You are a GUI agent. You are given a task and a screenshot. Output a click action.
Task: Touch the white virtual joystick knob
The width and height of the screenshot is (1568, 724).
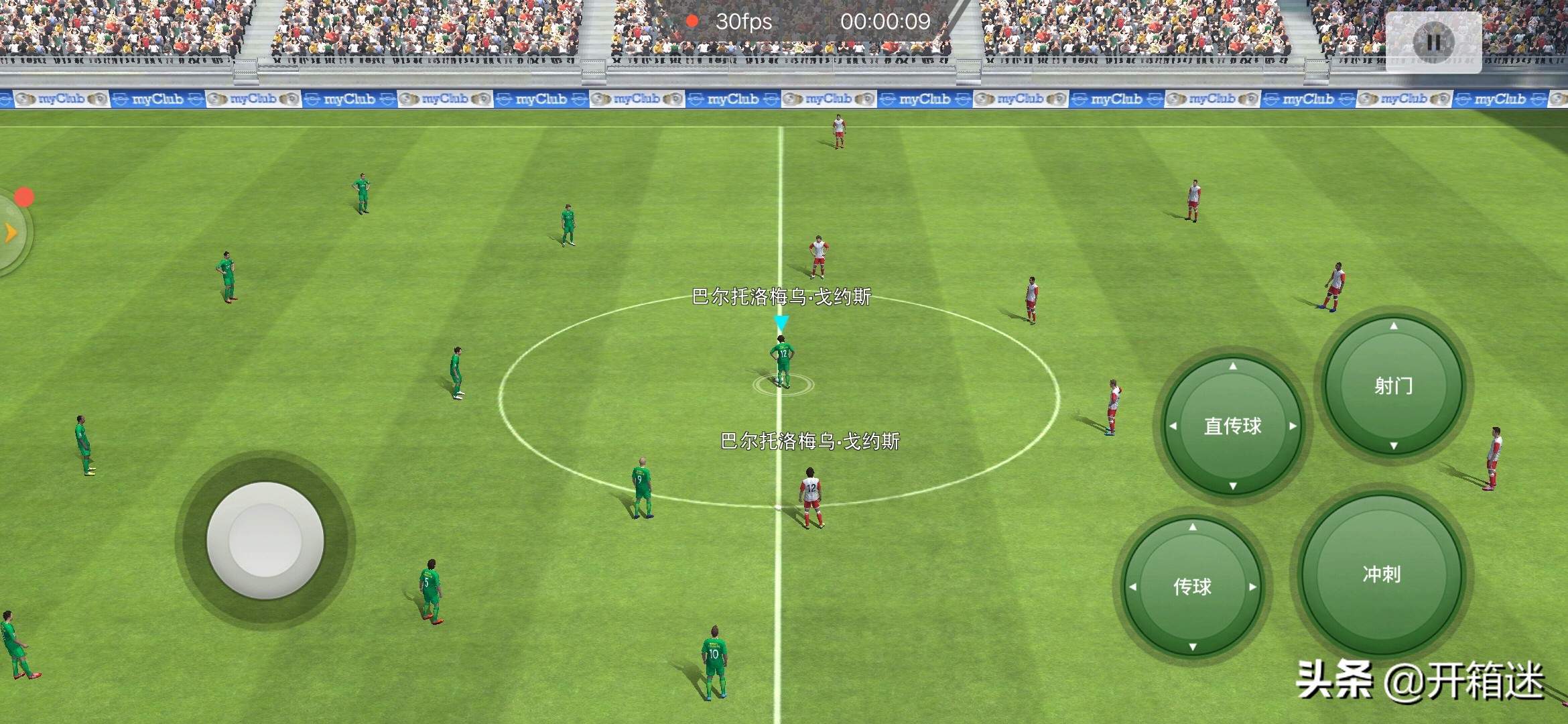click(265, 540)
